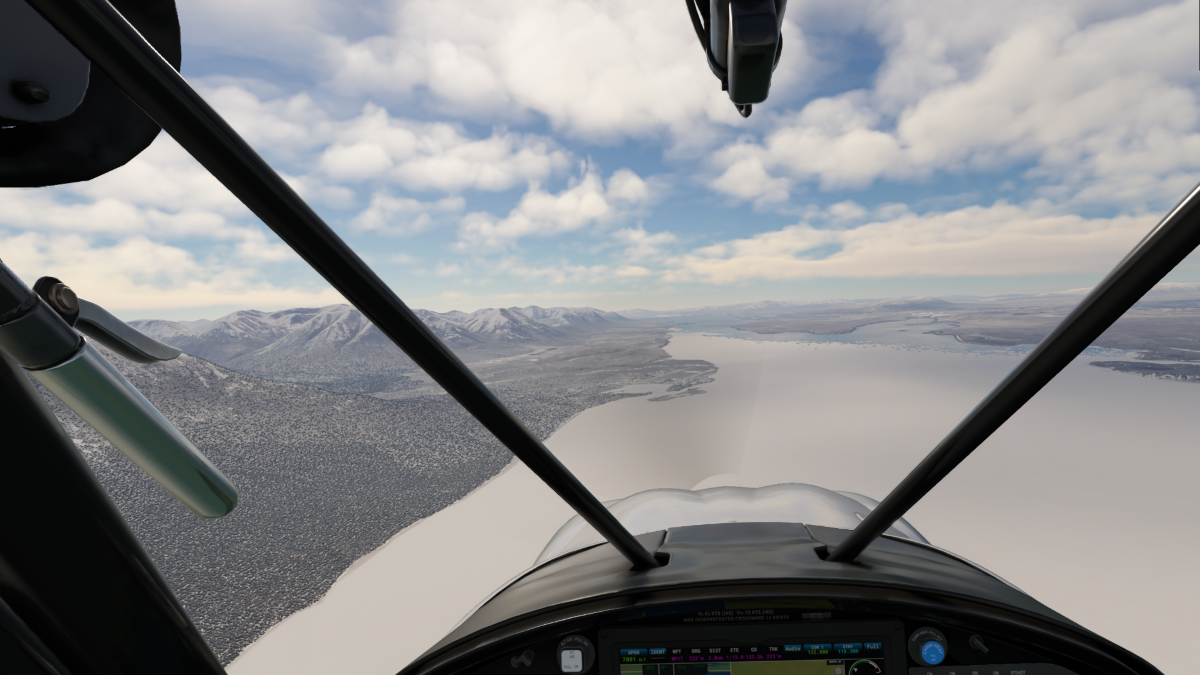Tap the Full button on the GPS
The image size is (1200, 675).
point(872,648)
